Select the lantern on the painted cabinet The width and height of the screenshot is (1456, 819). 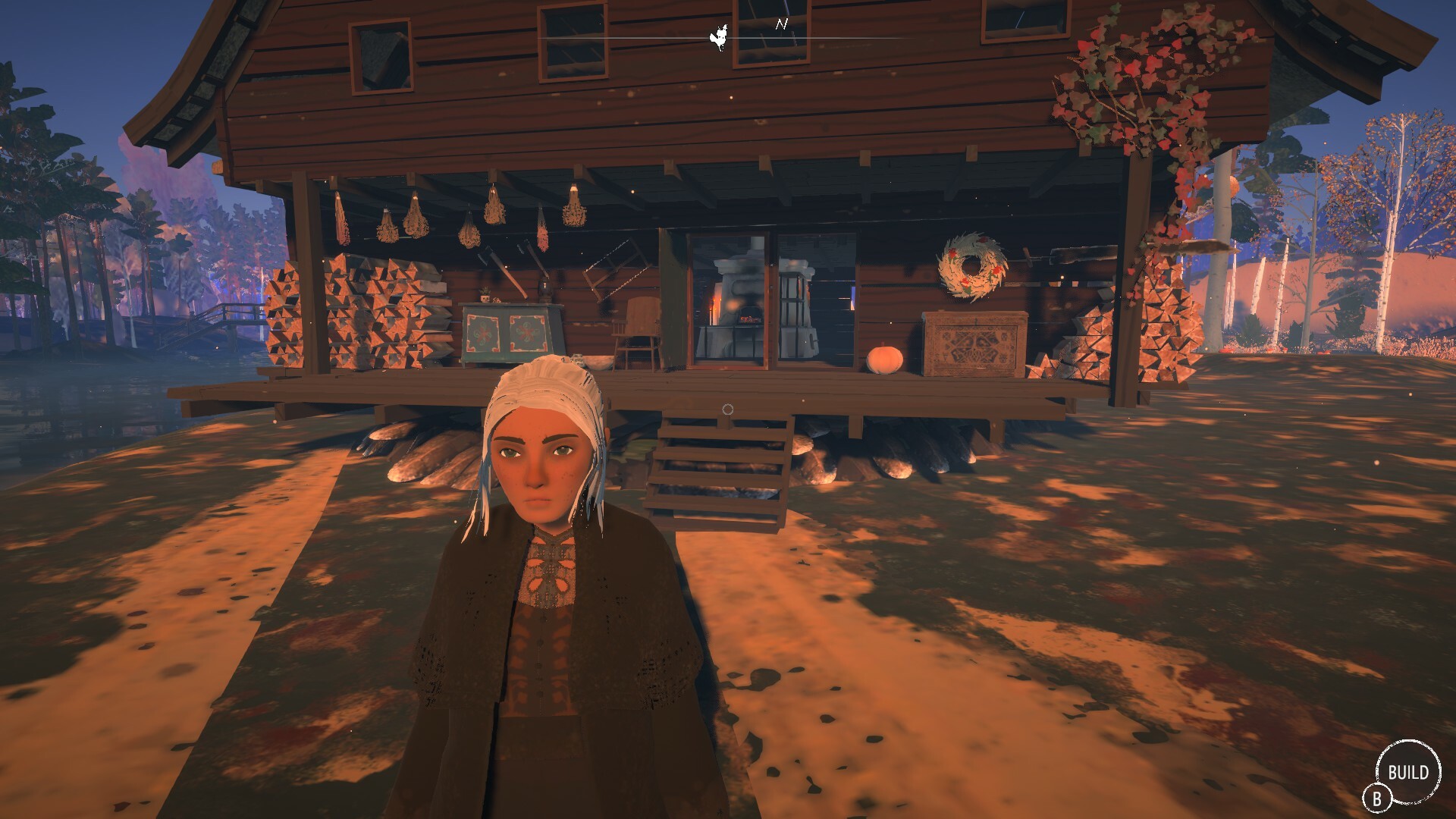point(544,287)
